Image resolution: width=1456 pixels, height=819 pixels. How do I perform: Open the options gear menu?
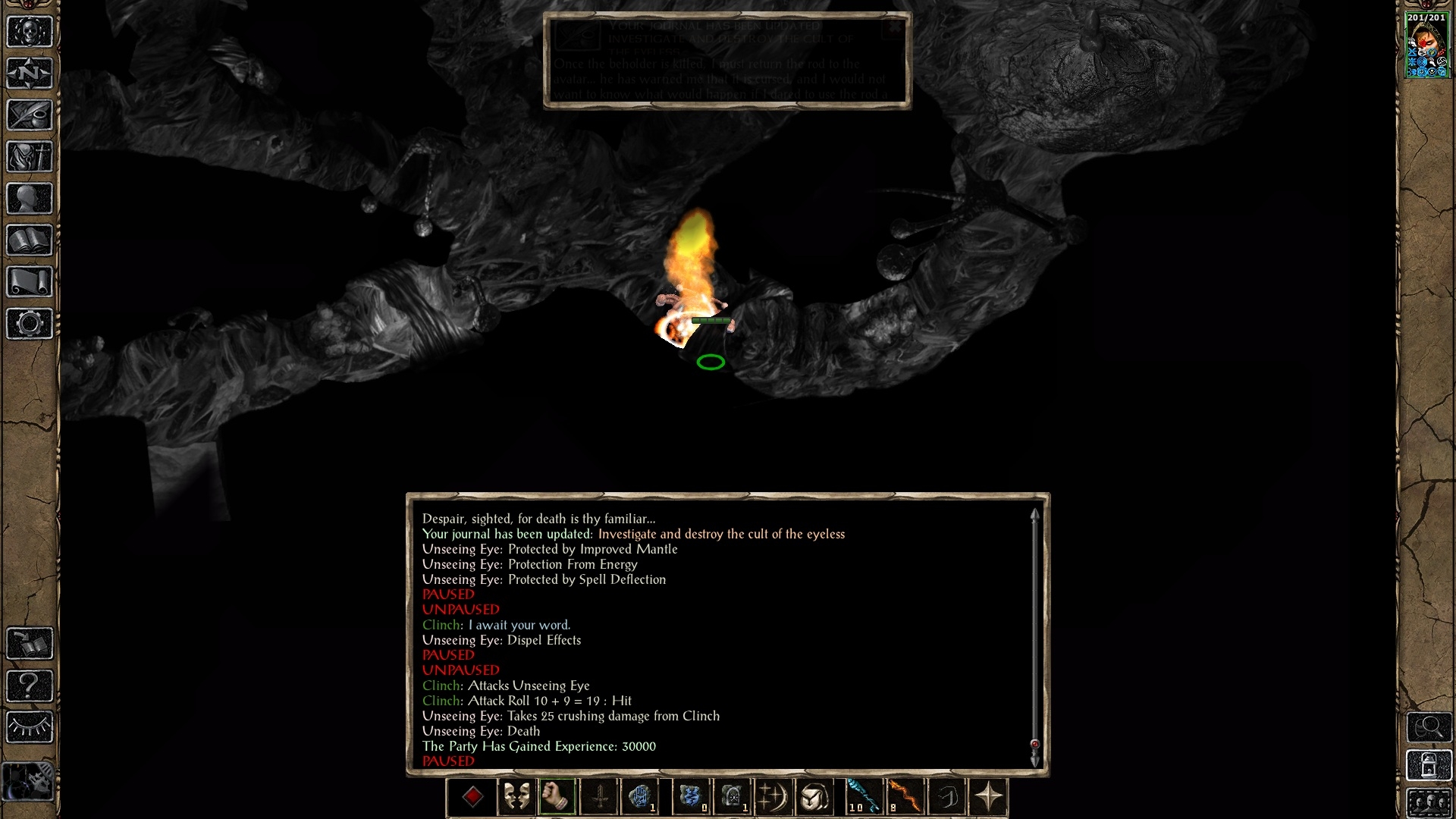30,324
